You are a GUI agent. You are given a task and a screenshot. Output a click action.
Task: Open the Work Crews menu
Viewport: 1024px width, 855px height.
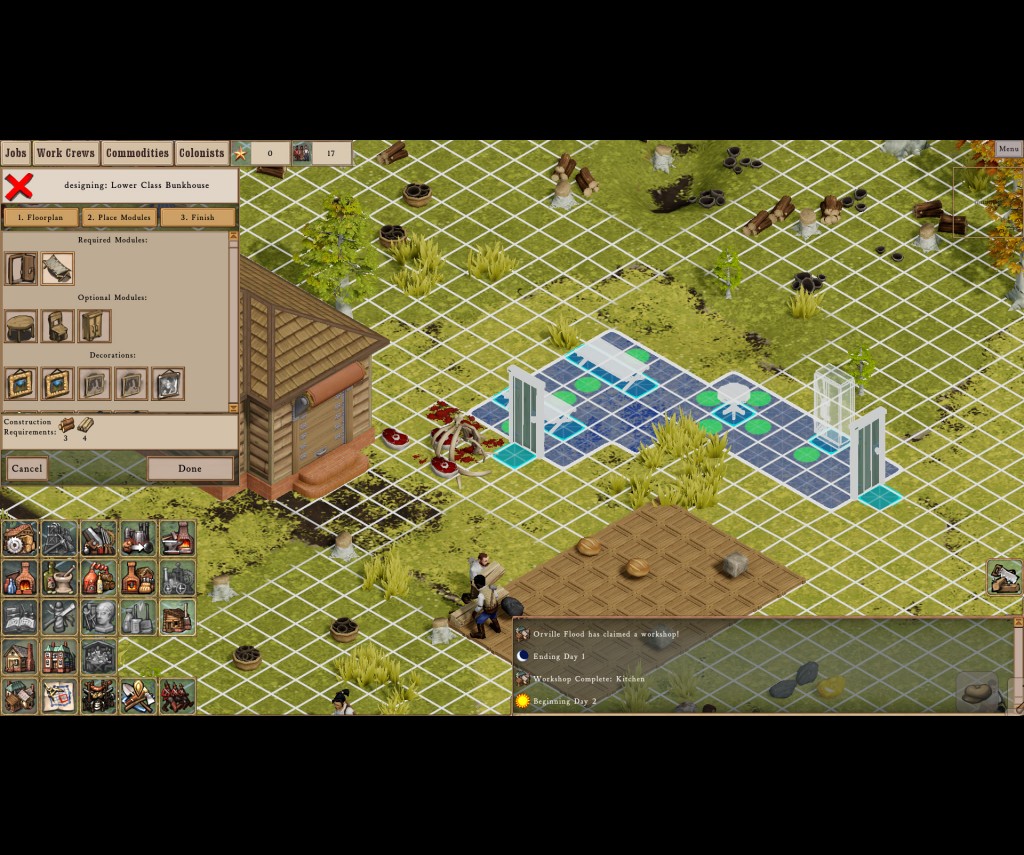(66, 153)
